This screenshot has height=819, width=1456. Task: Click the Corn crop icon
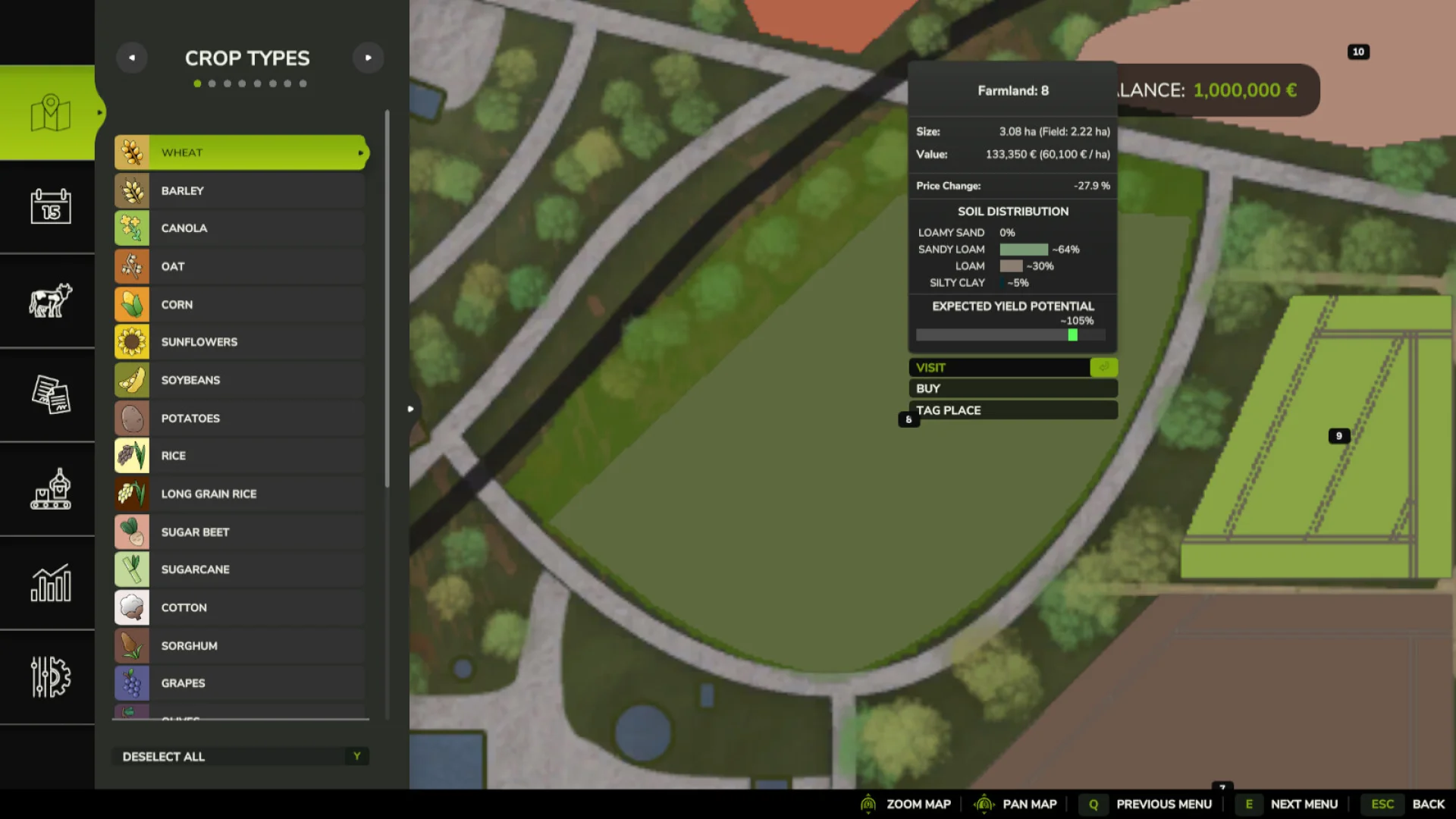point(132,304)
